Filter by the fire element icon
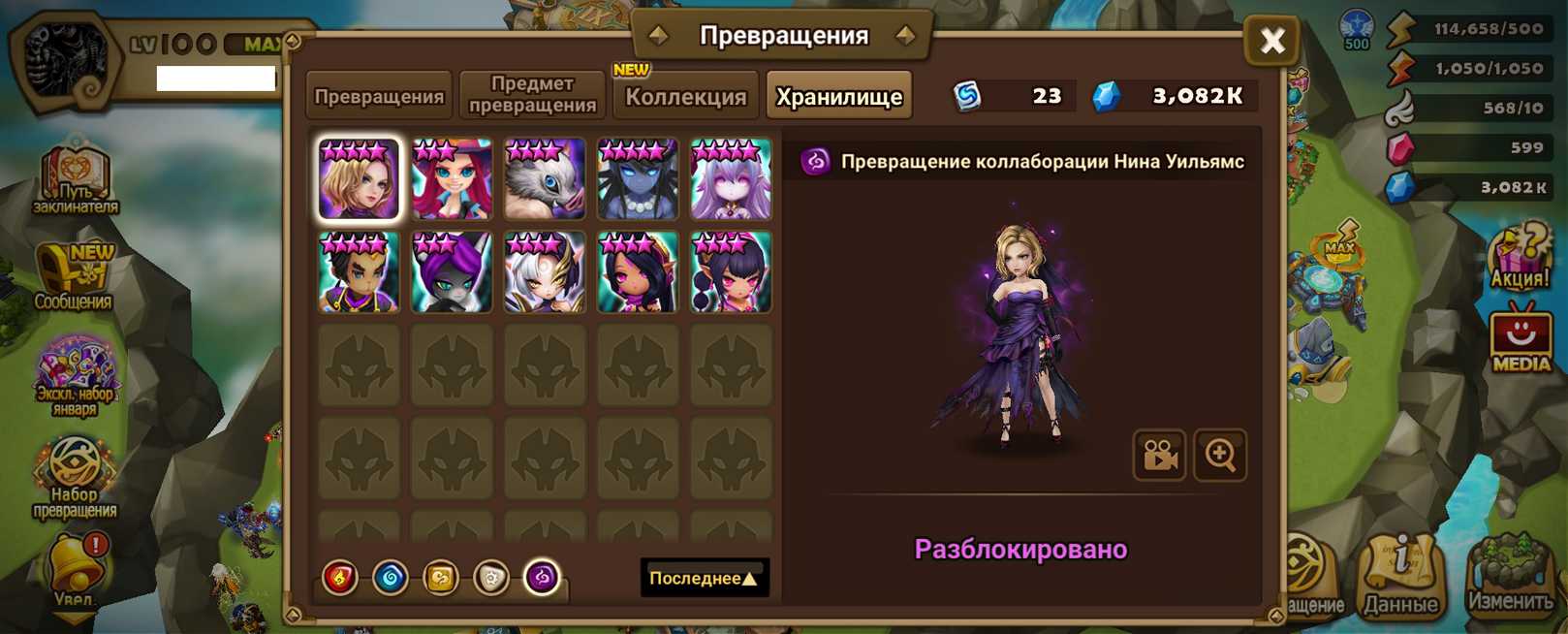1568x634 pixels. tap(340, 578)
